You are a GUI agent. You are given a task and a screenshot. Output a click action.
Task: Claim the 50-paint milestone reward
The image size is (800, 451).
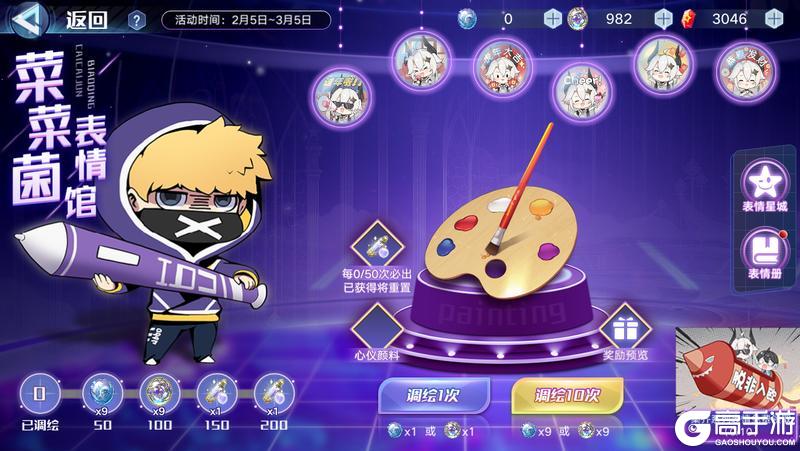pos(100,391)
